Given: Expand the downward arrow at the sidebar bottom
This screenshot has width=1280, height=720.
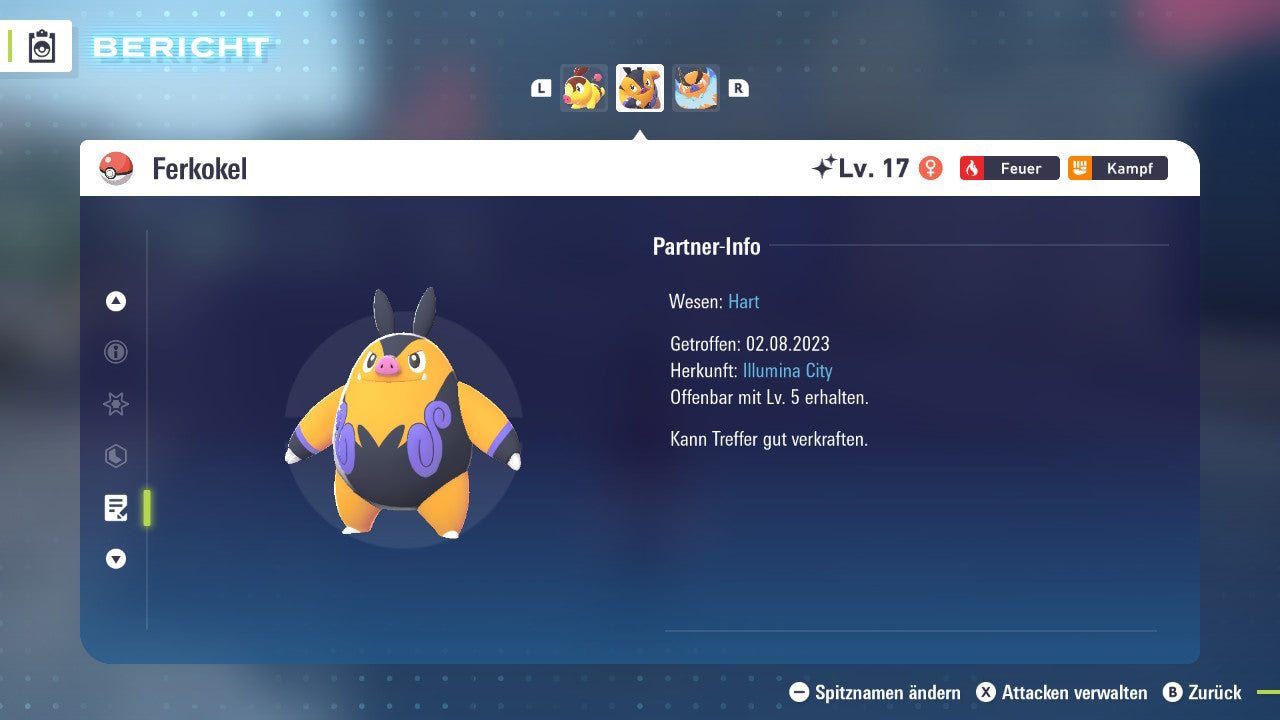Looking at the screenshot, I should [115, 559].
